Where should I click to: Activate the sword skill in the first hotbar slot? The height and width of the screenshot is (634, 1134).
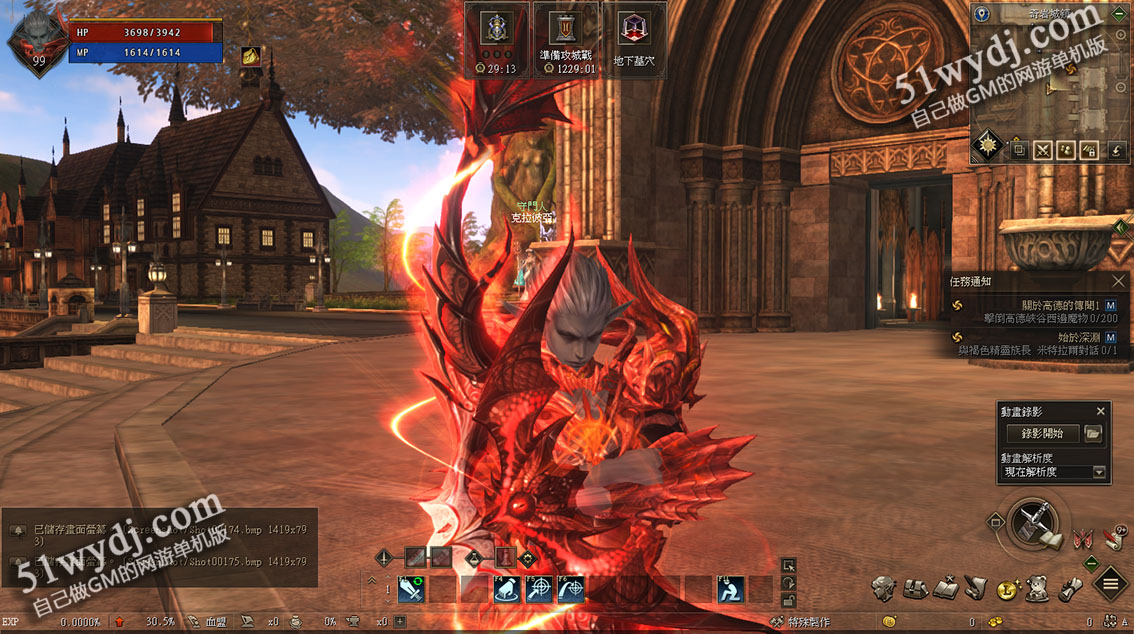412,590
